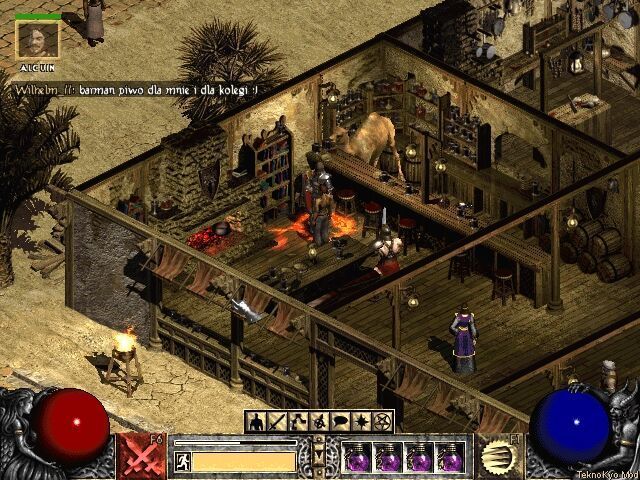Show the party screen icon

(x=319, y=421)
